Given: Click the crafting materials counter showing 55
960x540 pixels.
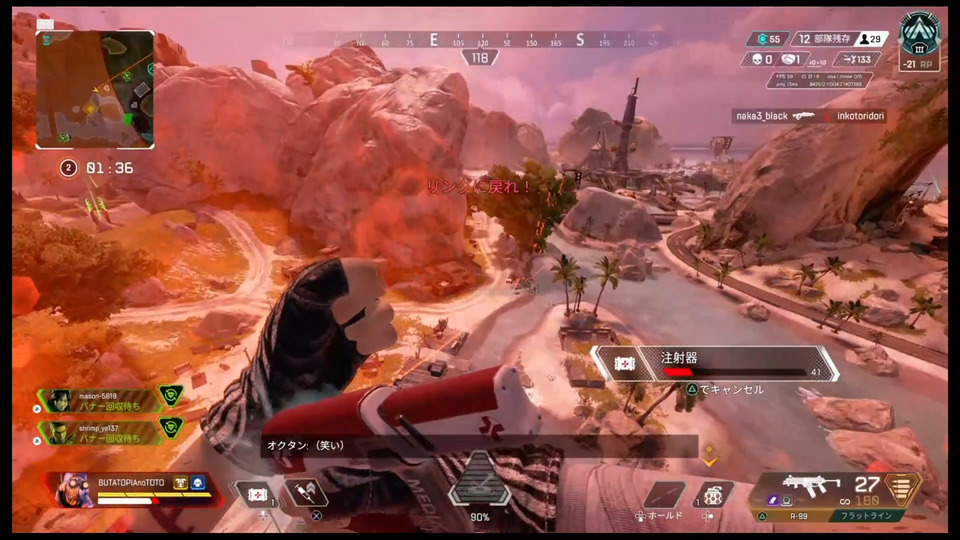Looking at the screenshot, I should pyautogui.click(x=768, y=39).
